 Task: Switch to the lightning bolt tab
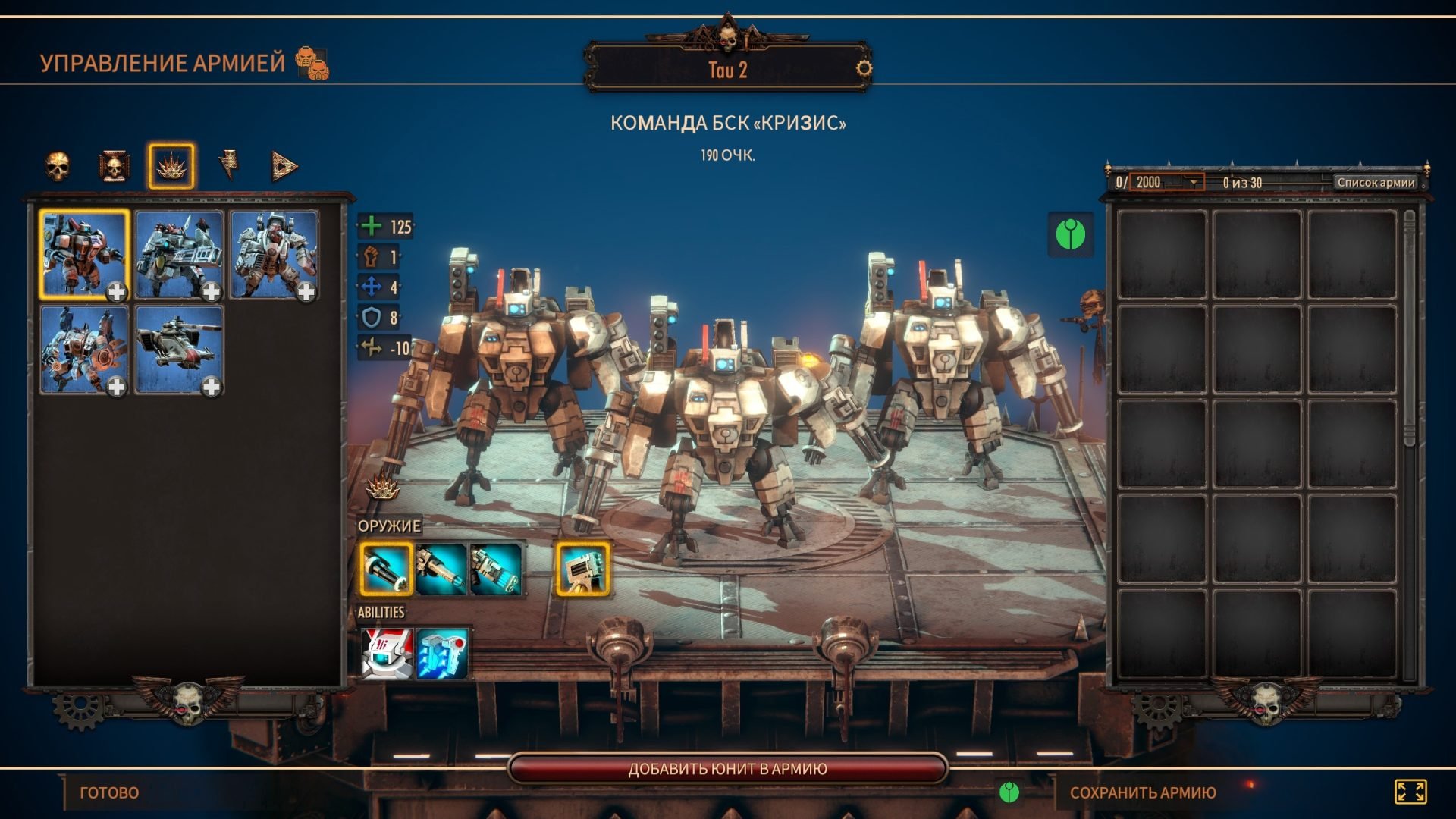pos(228,165)
